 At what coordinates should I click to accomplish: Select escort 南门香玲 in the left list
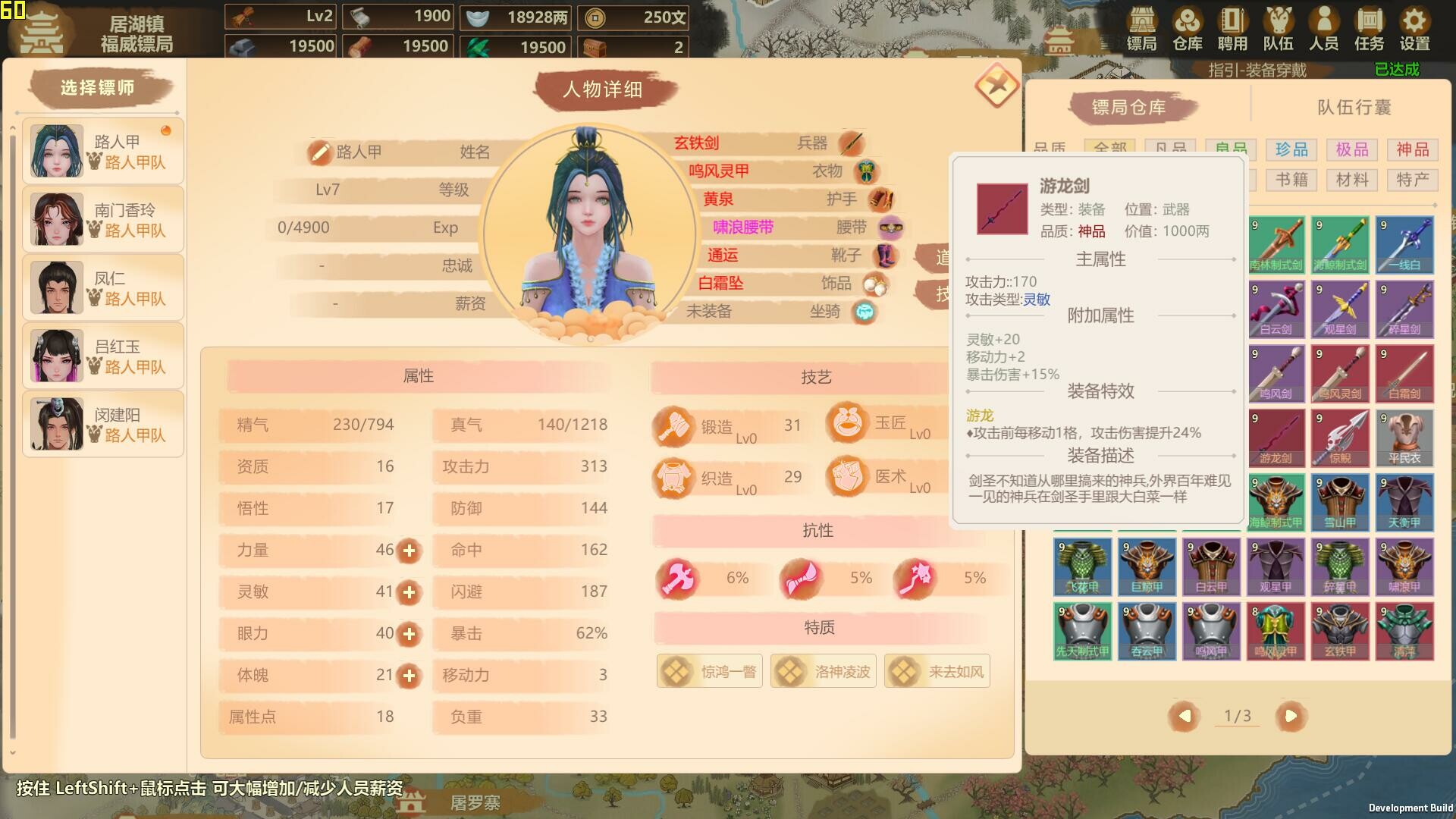[x=102, y=218]
